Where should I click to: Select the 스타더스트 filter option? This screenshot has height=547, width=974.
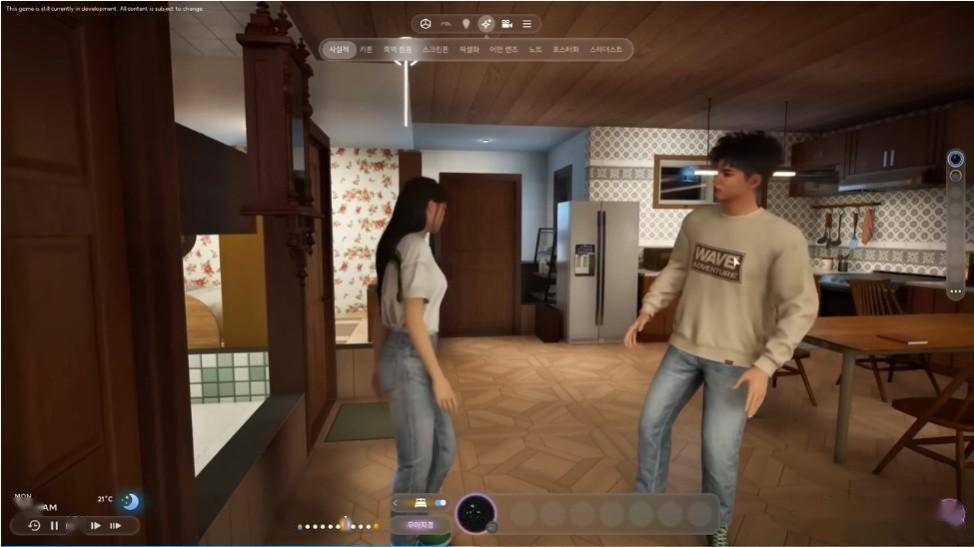[606, 49]
